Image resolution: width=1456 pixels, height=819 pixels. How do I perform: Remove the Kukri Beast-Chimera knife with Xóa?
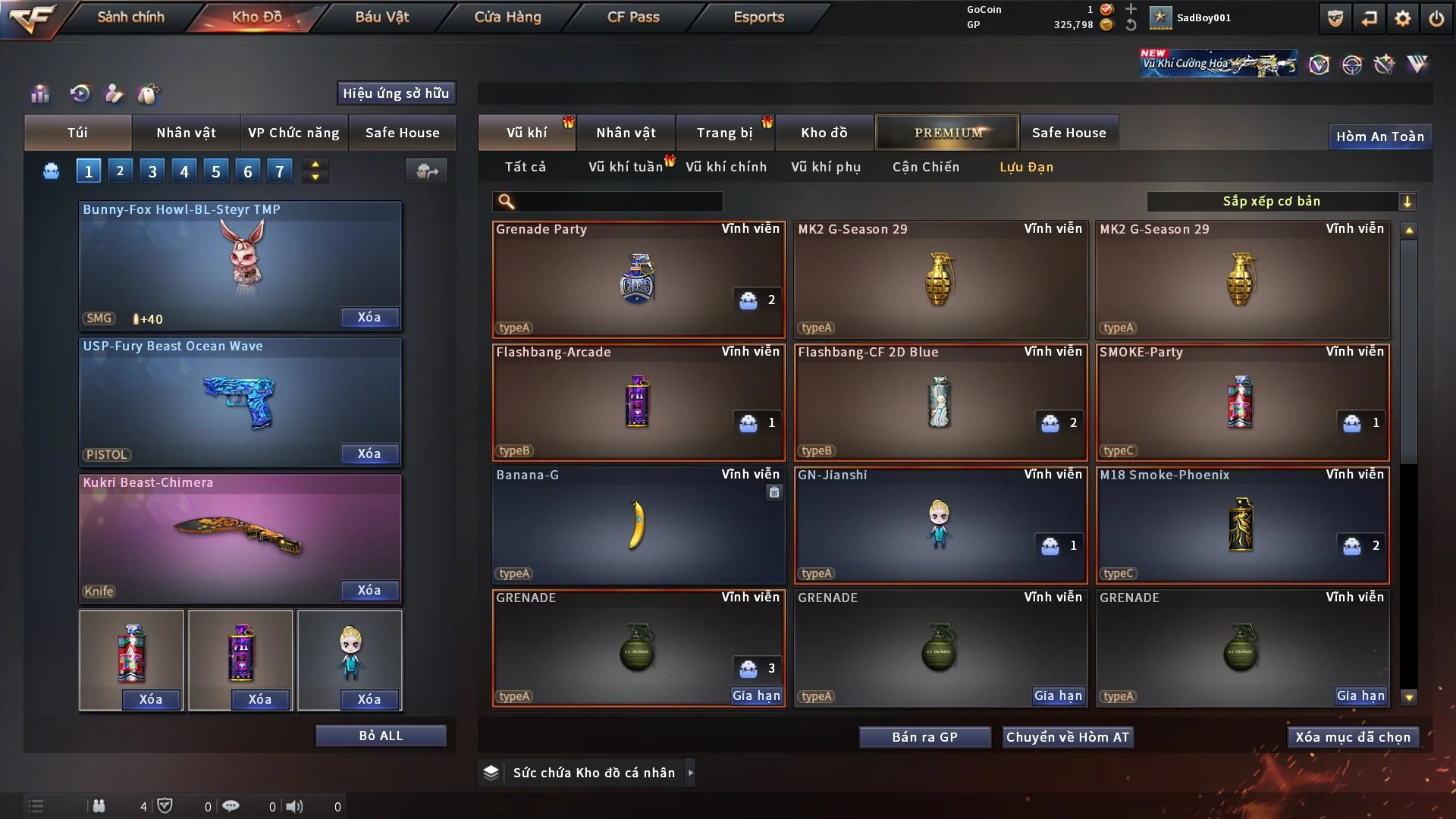[x=369, y=590]
